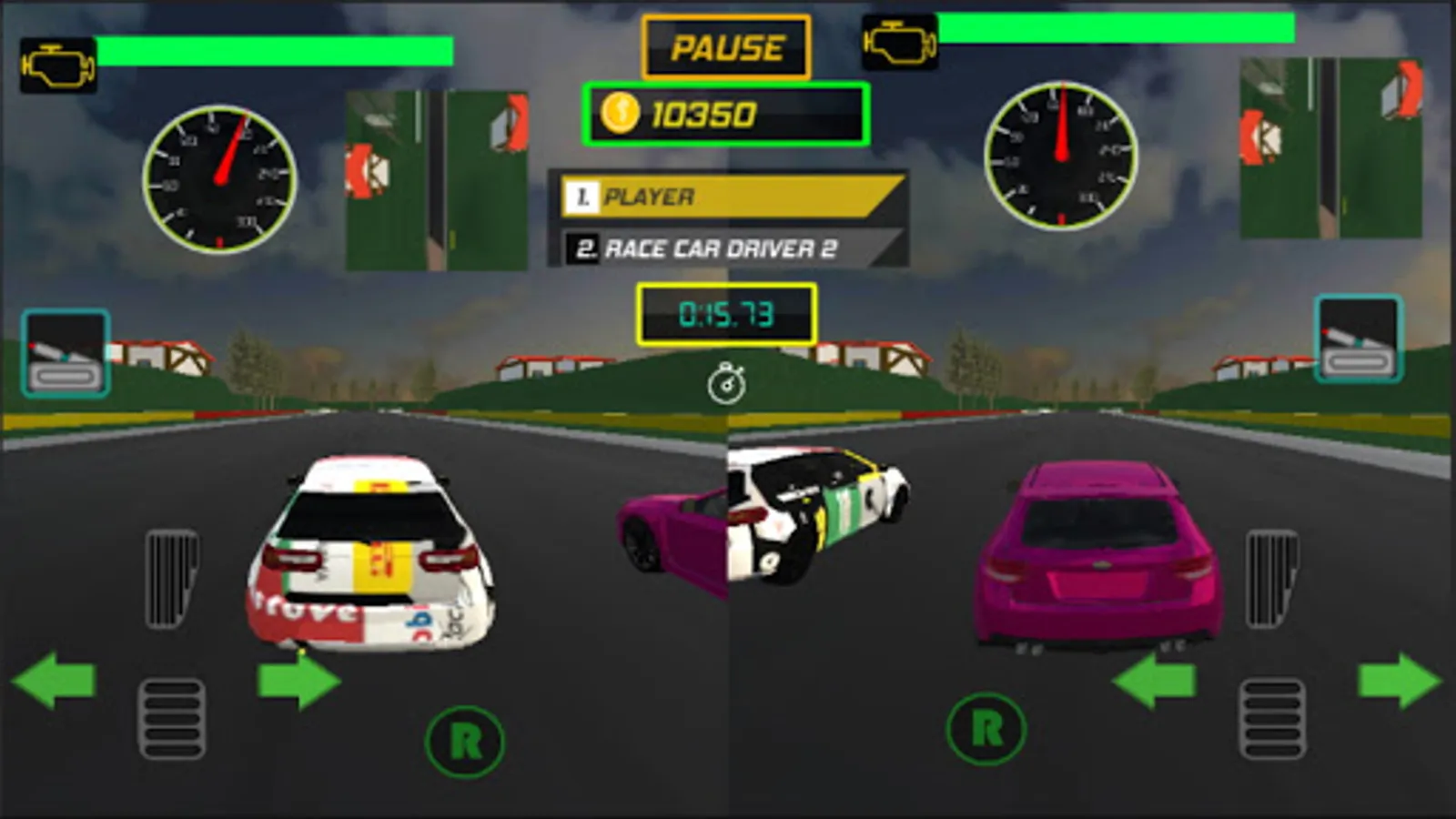Click the white car player's track minimap
The width and height of the screenshot is (1456, 819).
[x=437, y=180]
